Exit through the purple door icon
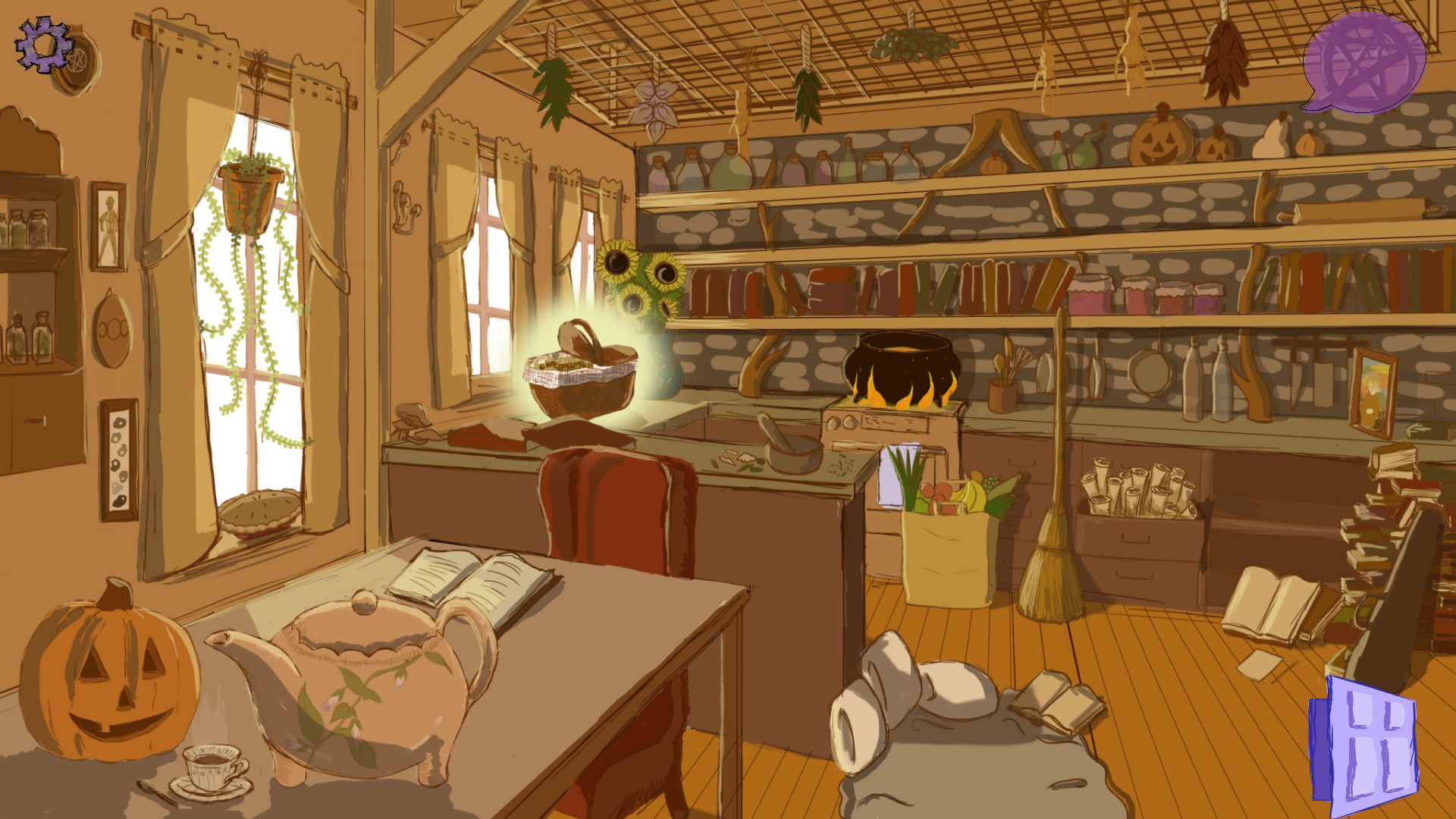This screenshot has height=819, width=1456. coord(1372,739)
